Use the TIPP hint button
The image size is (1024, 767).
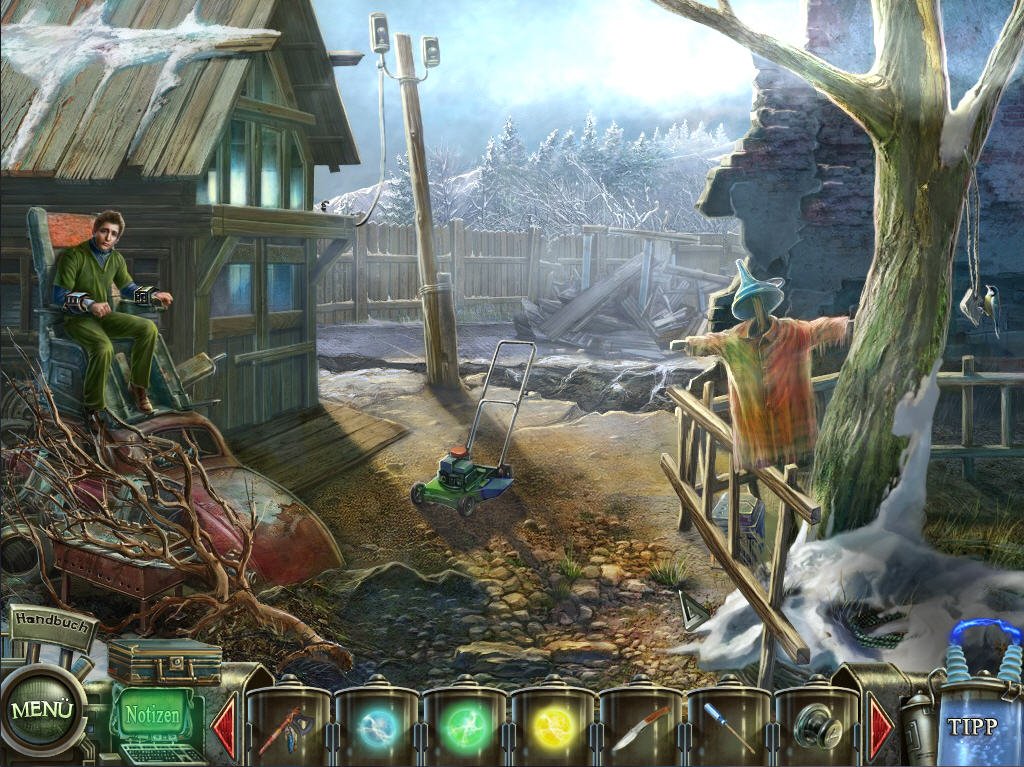click(971, 727)
